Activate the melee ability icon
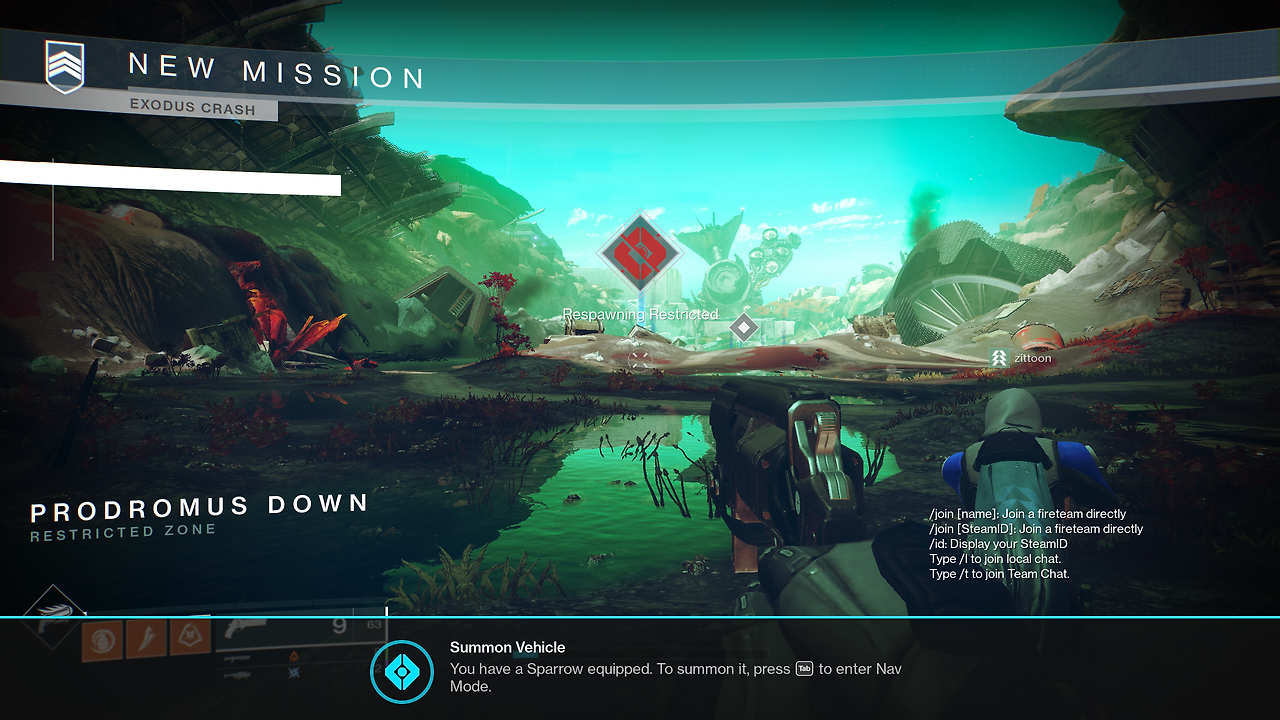The image size is (1280, 720). (x=146, y=637)
